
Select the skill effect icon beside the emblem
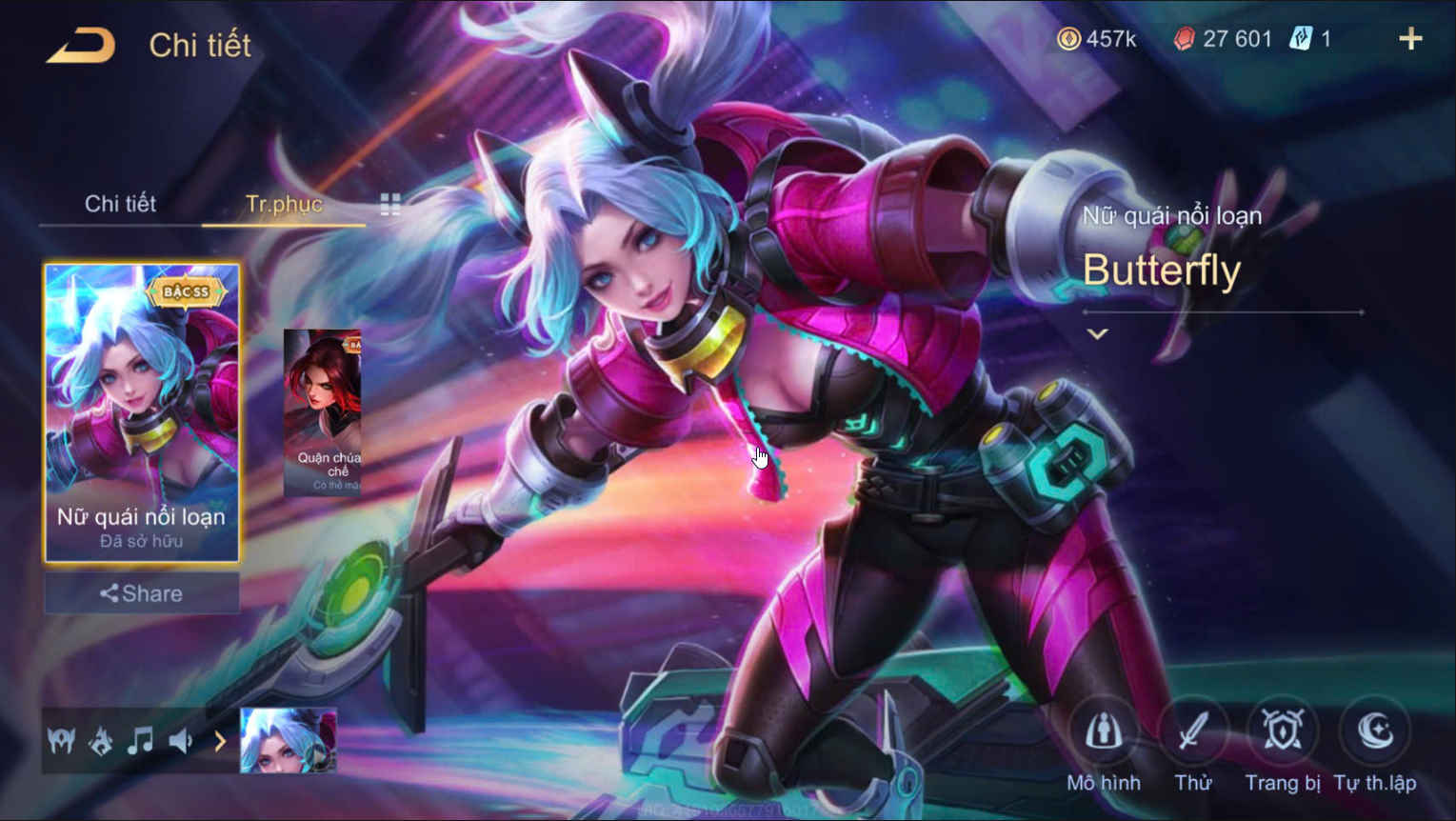pyautogui.click(x=99, y=741)
